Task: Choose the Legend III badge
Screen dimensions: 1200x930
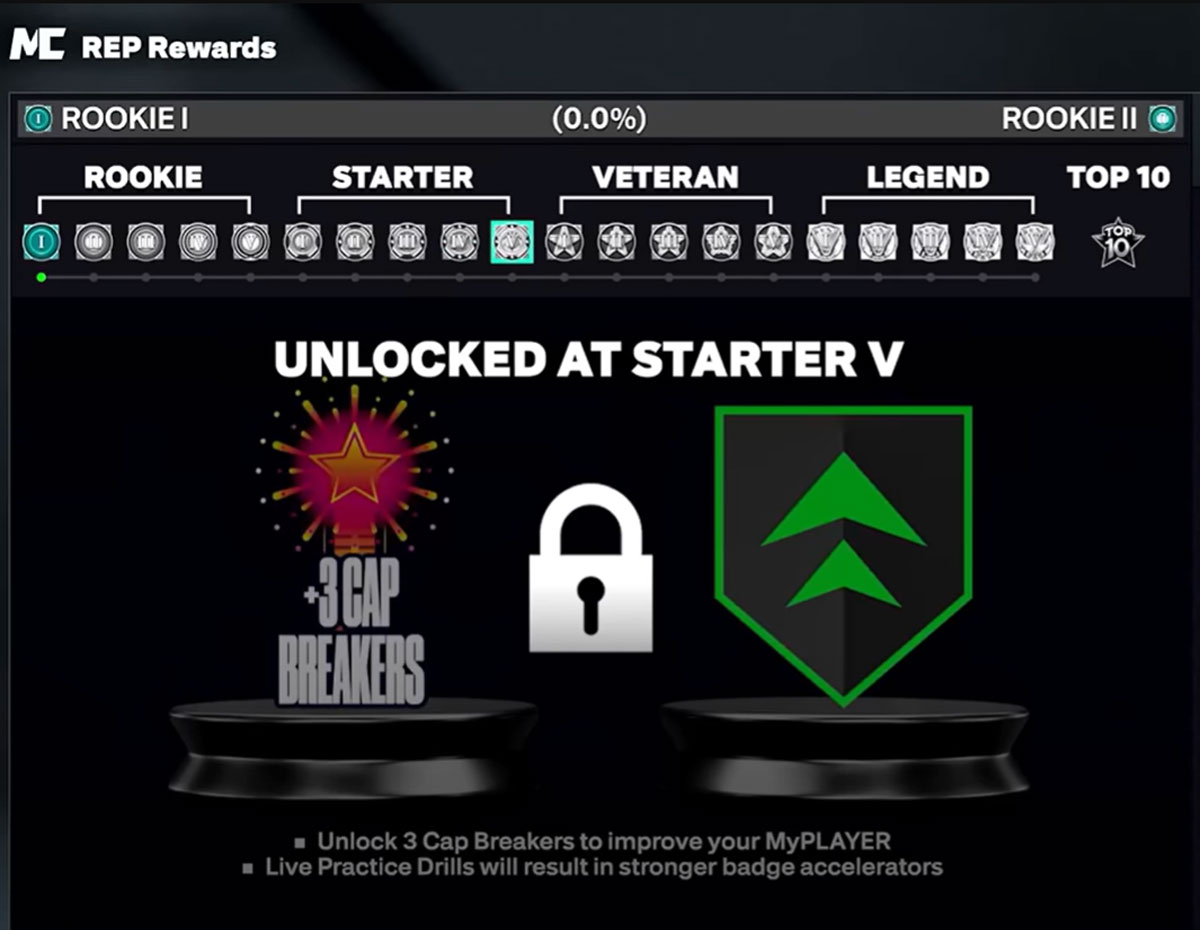Action: (x=930, y=242)
